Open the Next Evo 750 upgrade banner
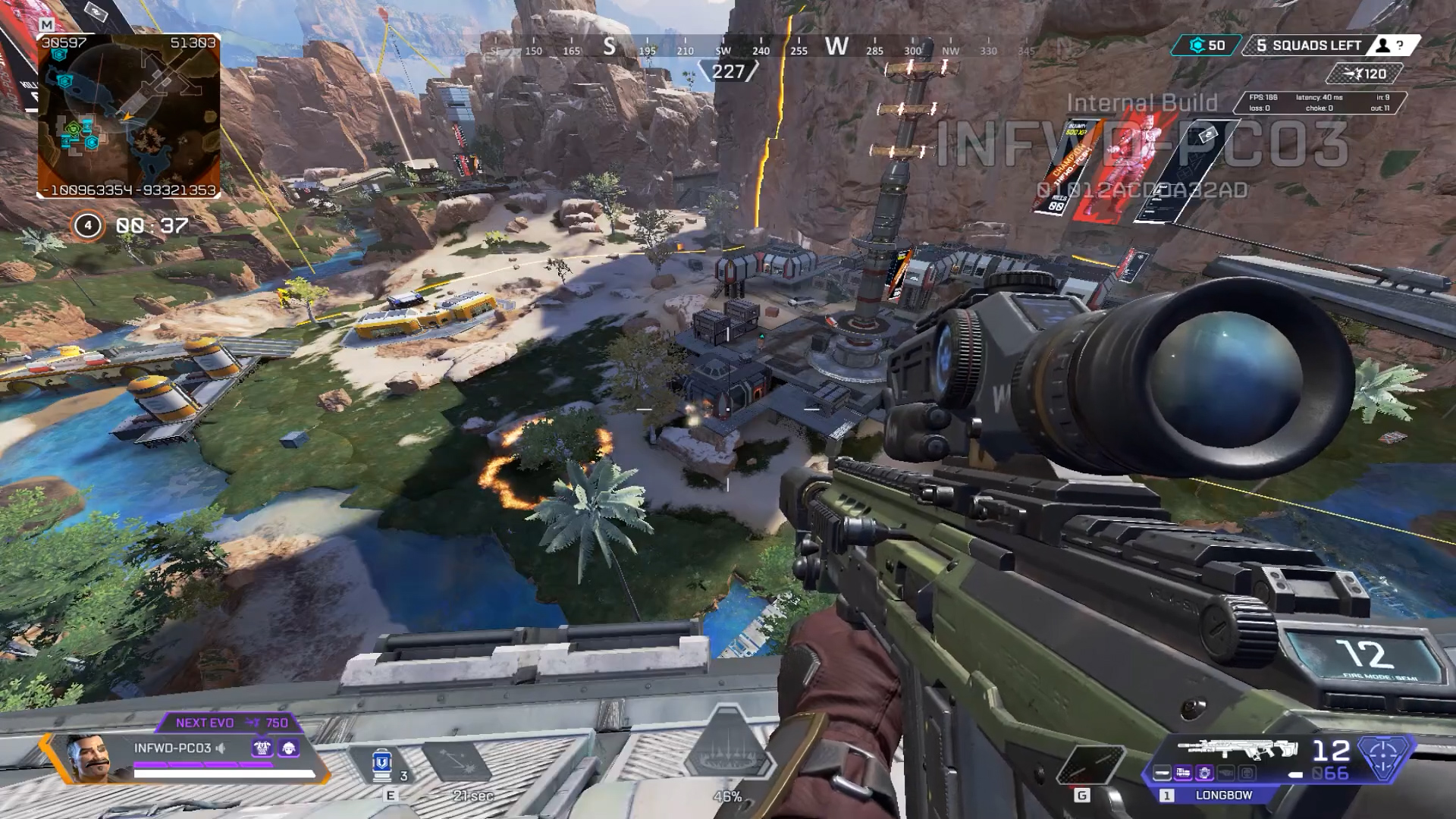This screenshot has width=1456, height=819. (x=231, y=723)
